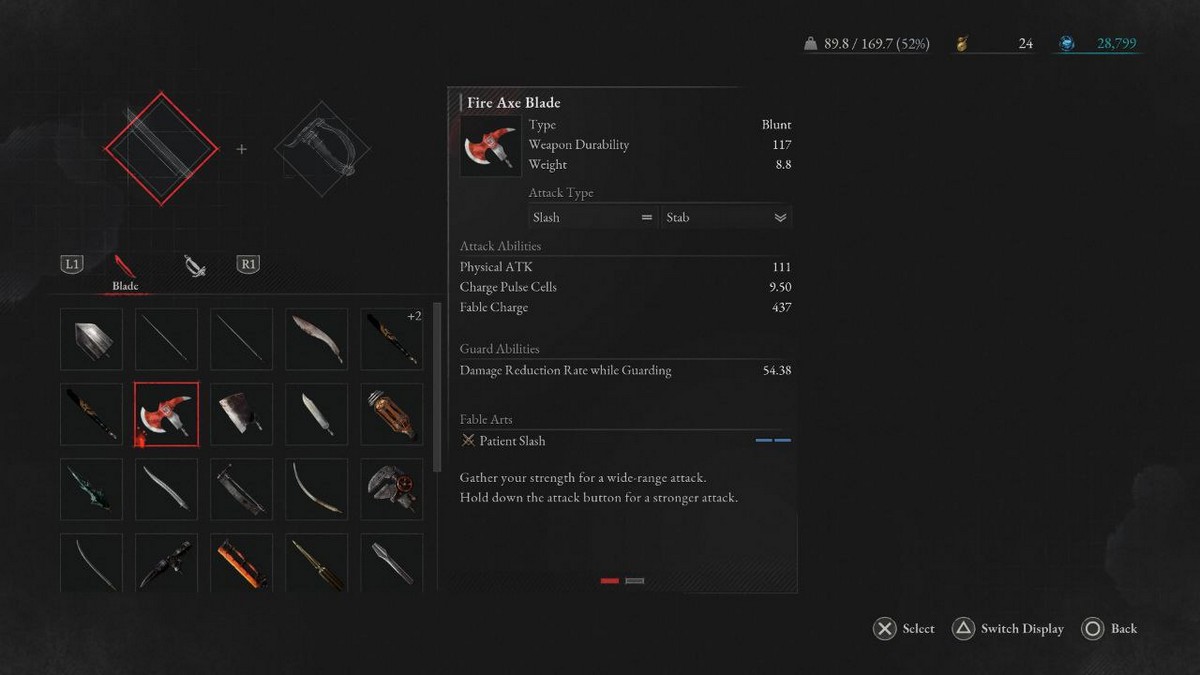1200x675 pixels.
Task: Select the grey shield-shaped blade slot
Action: tap(91, 339)
